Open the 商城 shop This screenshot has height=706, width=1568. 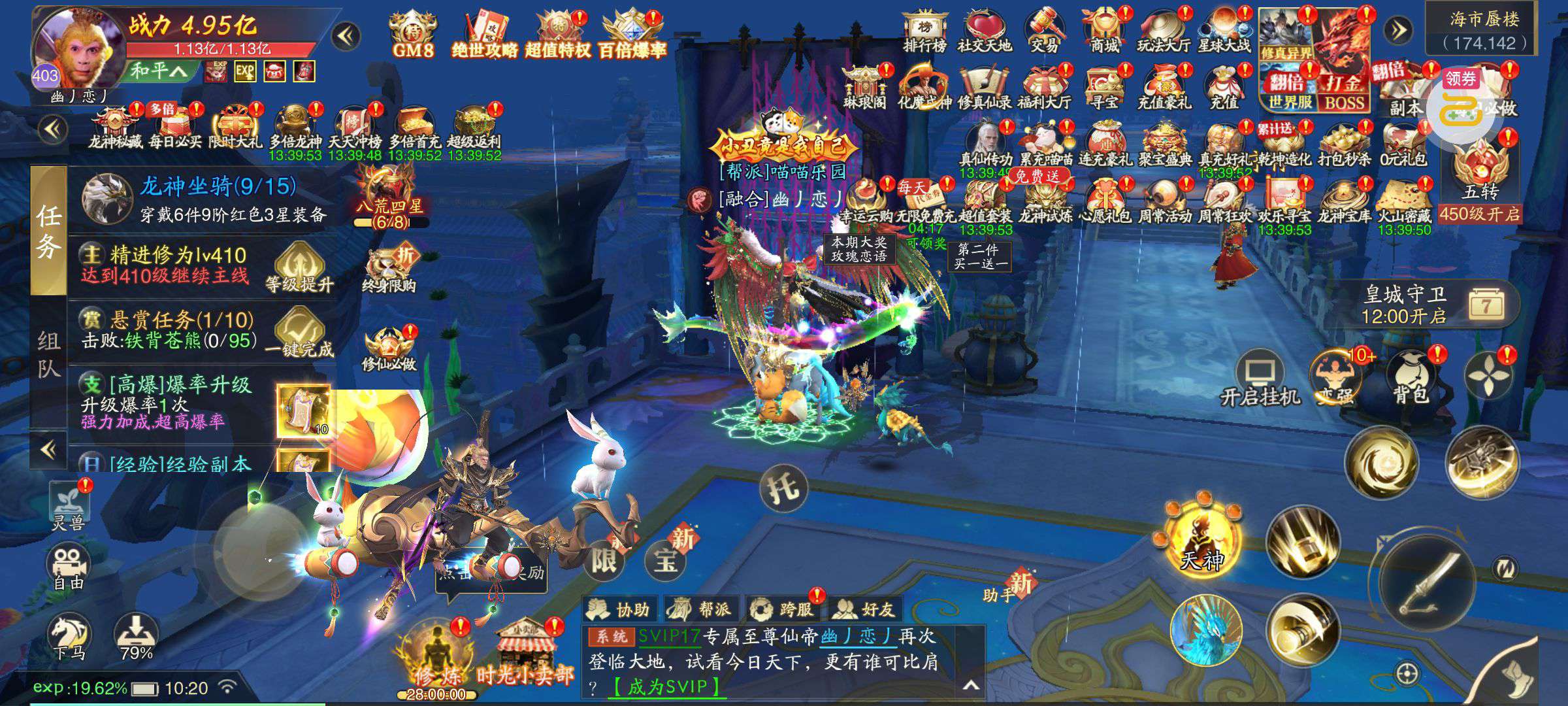coord(1105,31)
